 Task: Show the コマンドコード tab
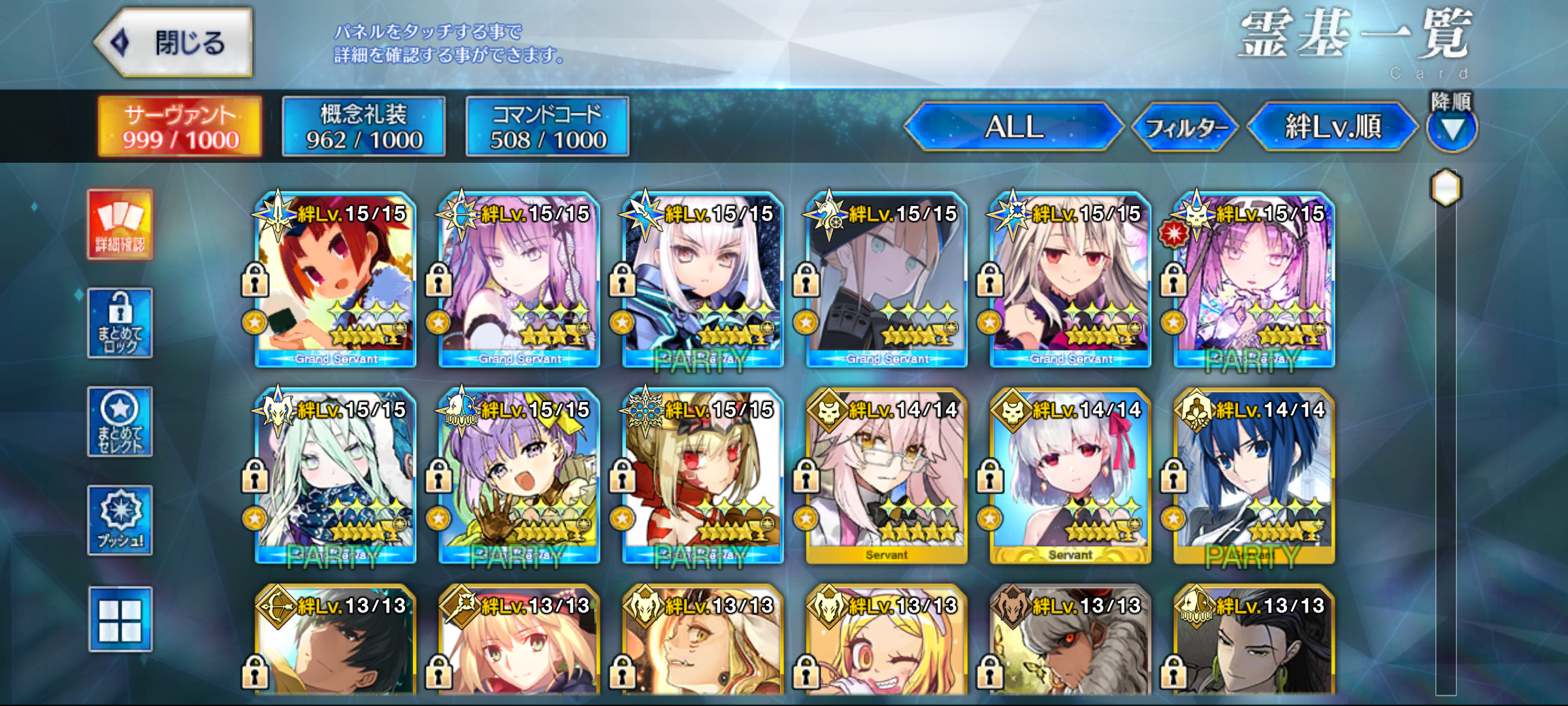547,126
